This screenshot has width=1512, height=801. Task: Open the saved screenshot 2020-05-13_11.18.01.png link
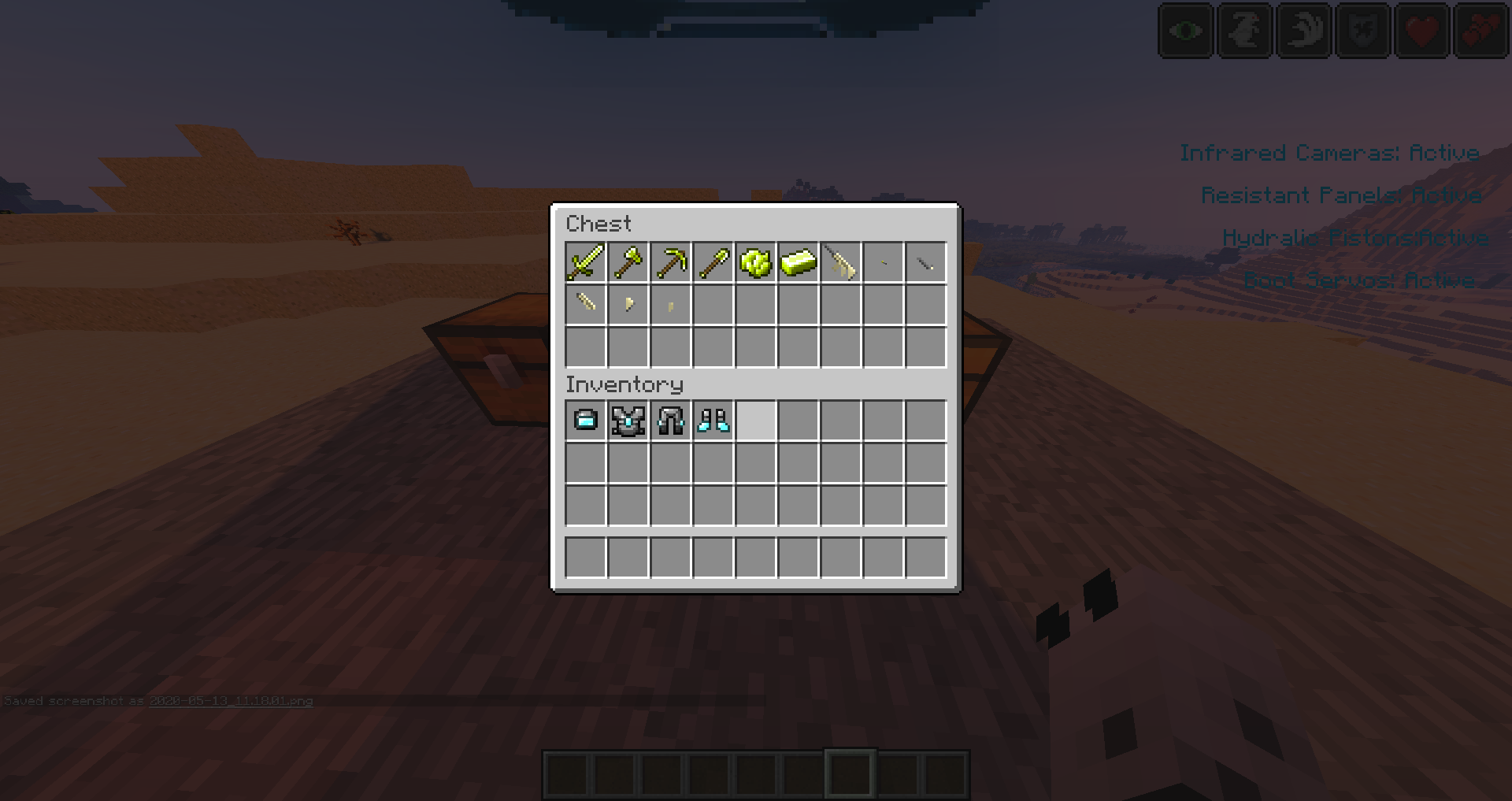tap(231, 701)
